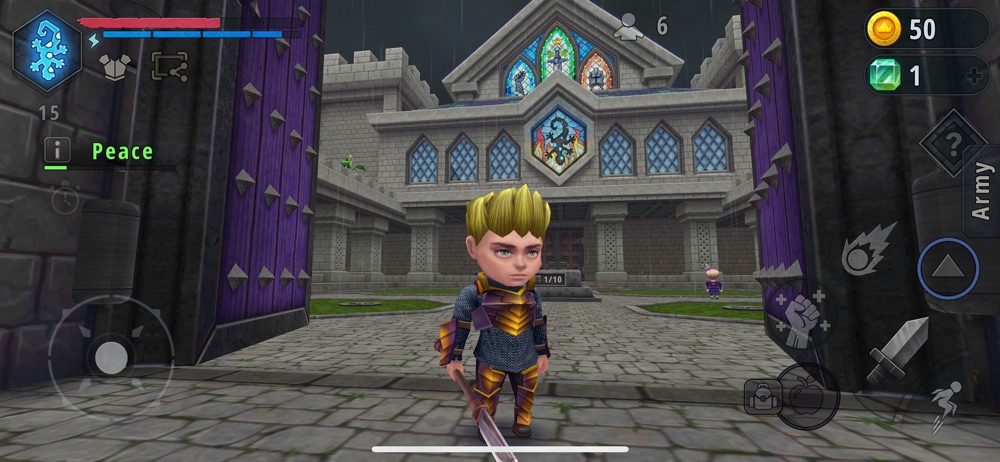The height and width of the screenshot is (462, 1000).
Task: Tap the faded clock timer icon
Action: pos(64,199)
